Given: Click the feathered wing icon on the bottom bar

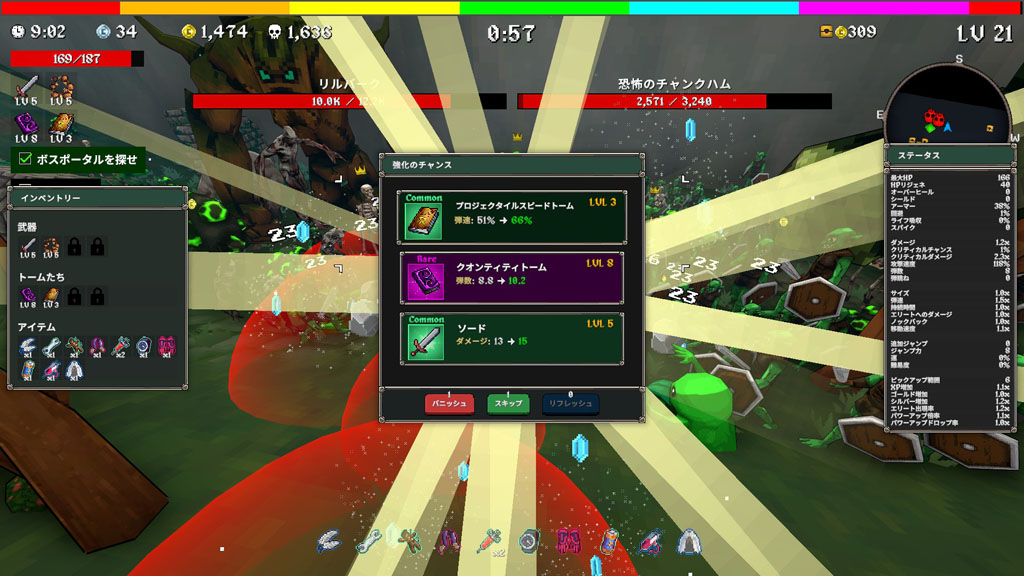Looking at the screenshot, I should click(x=328, y=541).
